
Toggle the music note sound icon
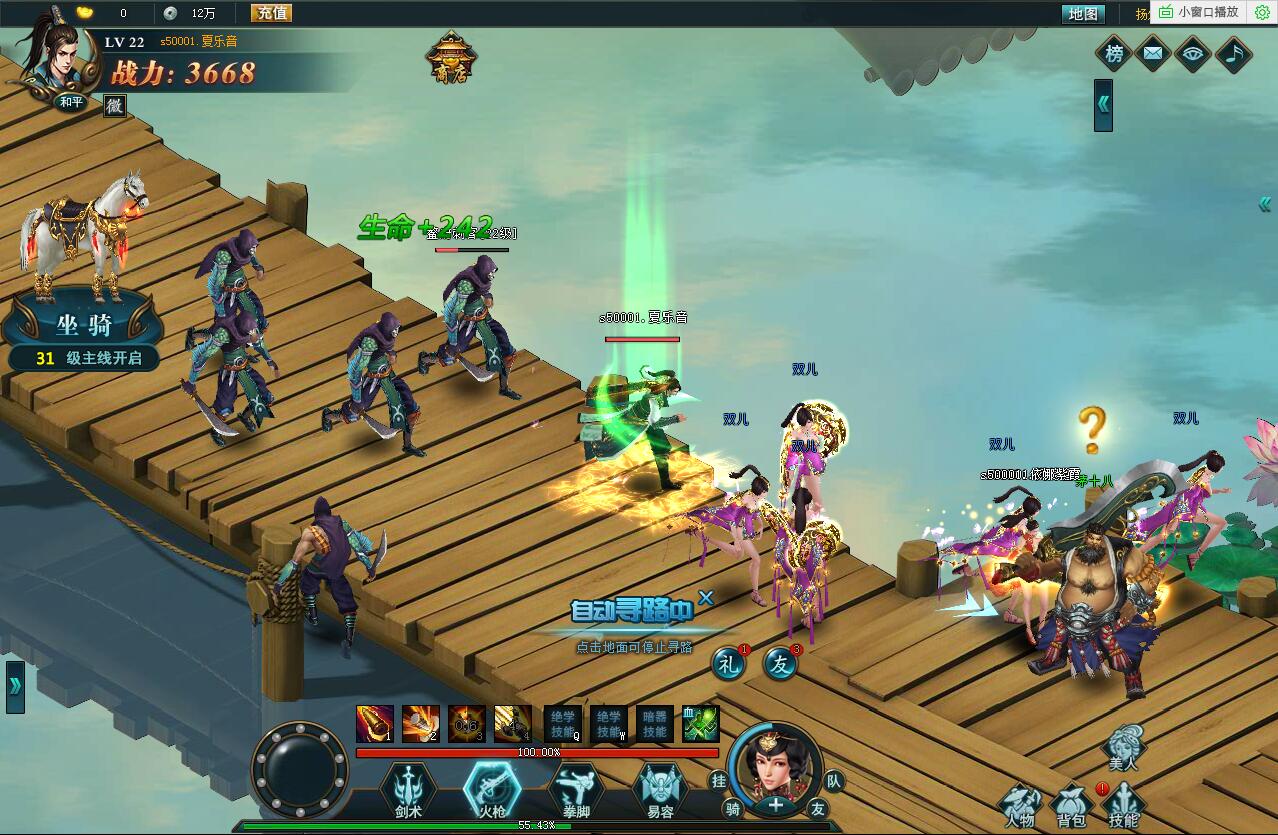click(1233, 54)
